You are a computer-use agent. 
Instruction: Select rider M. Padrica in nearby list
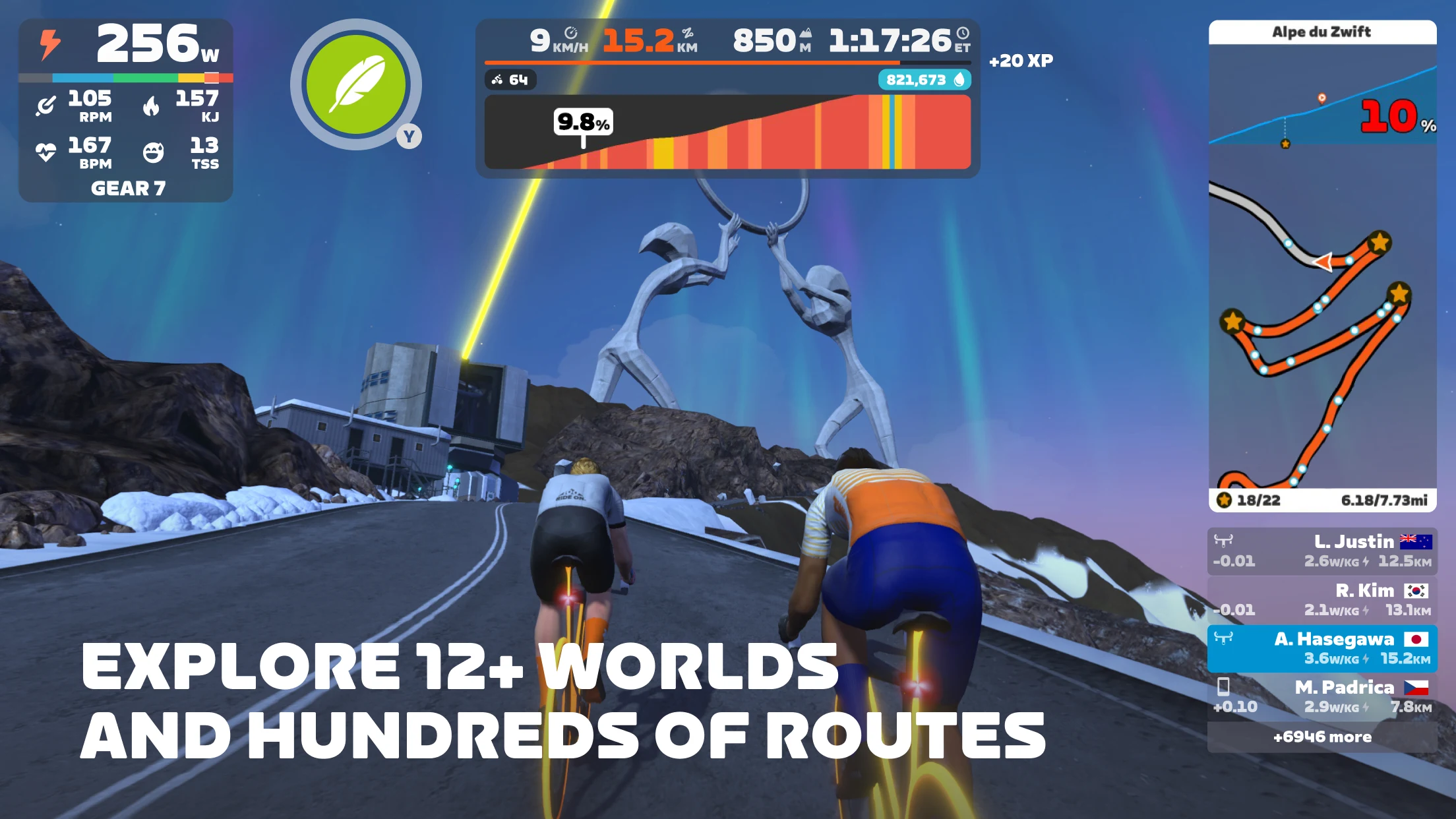pos(1322,697)
